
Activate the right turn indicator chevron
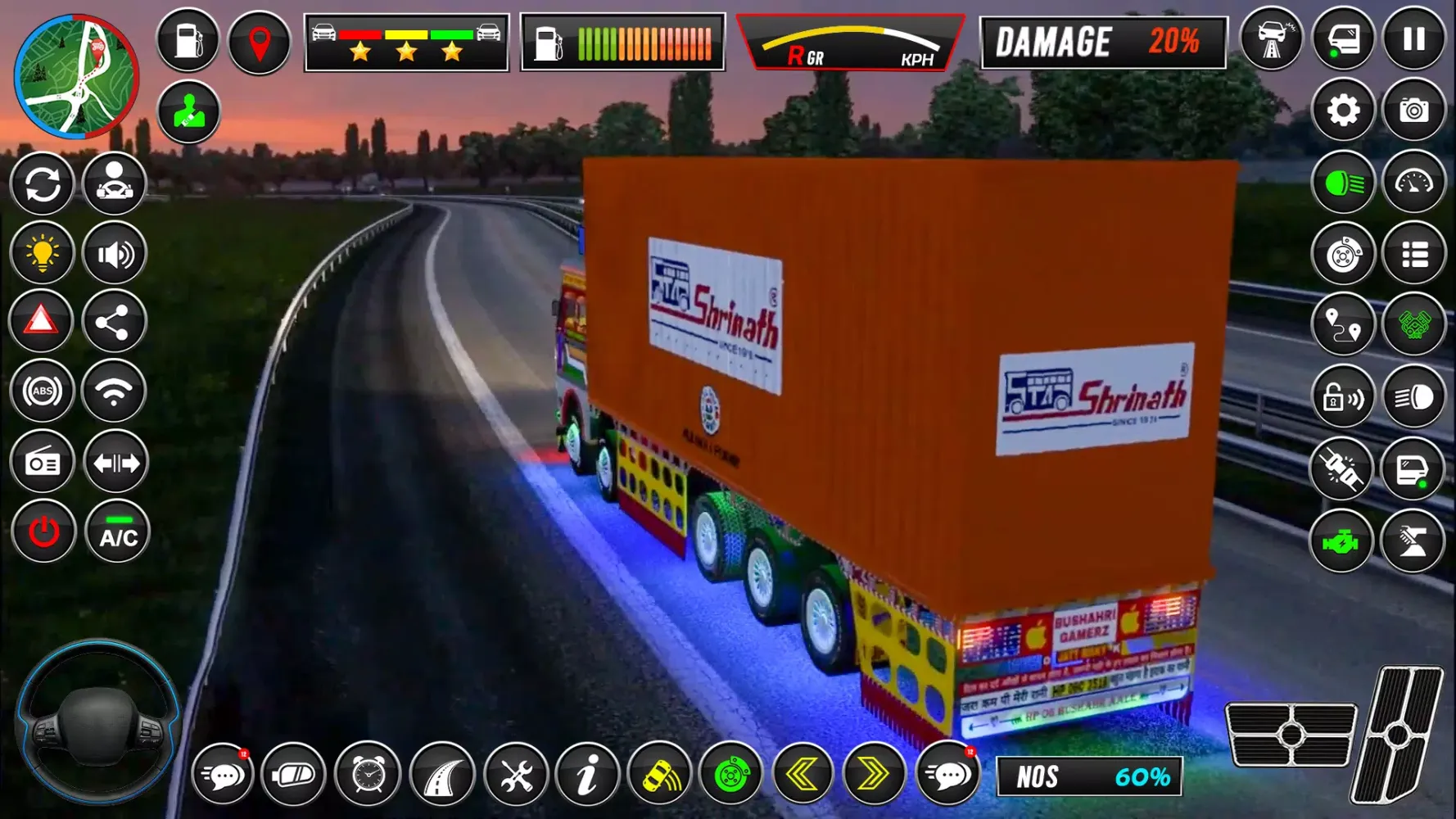[x=873, y=774]
